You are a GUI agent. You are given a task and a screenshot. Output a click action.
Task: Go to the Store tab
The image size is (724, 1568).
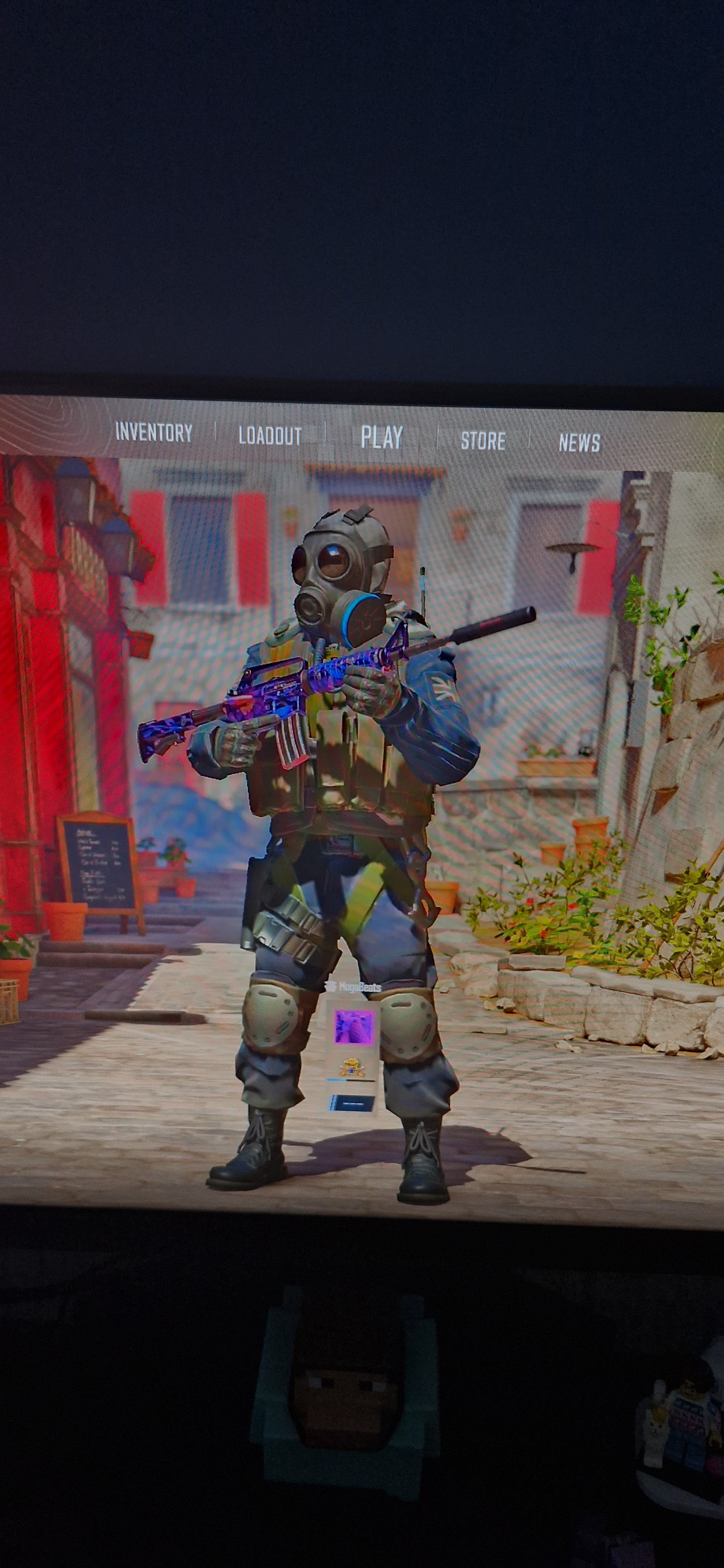pyautogui.click(x=482, y=440)
